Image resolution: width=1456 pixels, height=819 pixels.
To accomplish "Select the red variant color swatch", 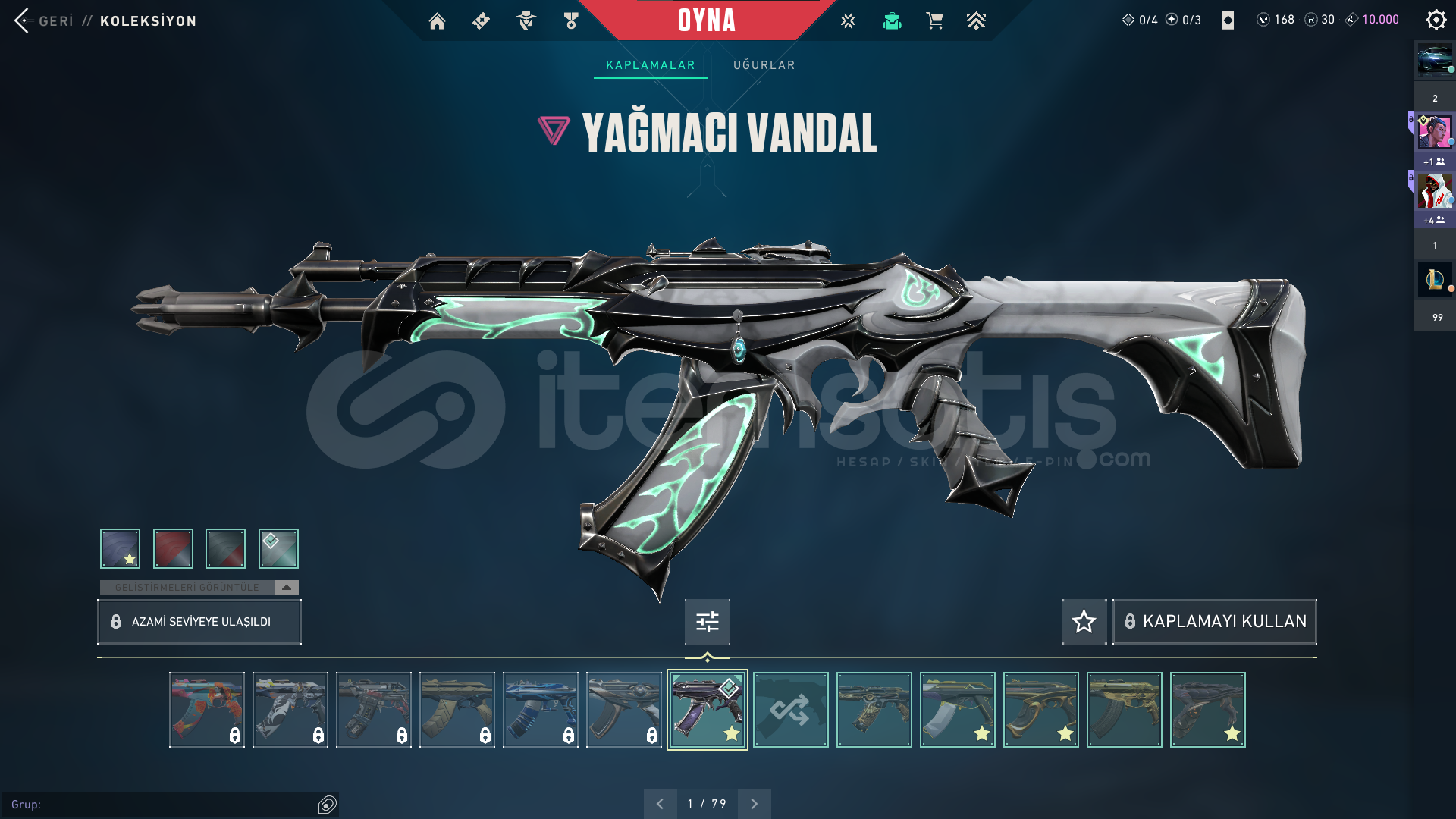I will point(173,548).
